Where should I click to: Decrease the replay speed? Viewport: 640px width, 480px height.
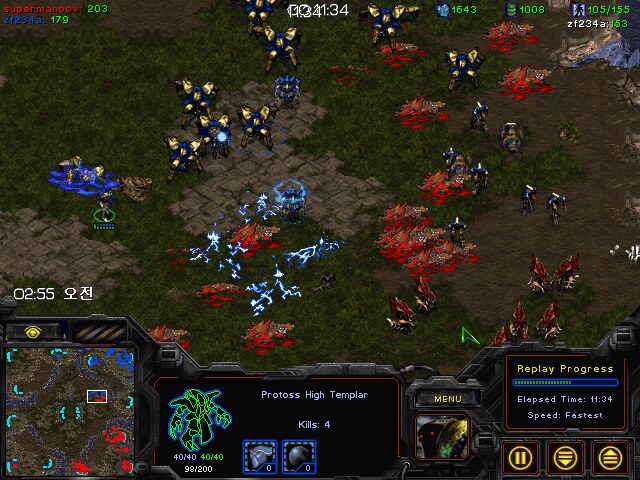coord(566,456)
